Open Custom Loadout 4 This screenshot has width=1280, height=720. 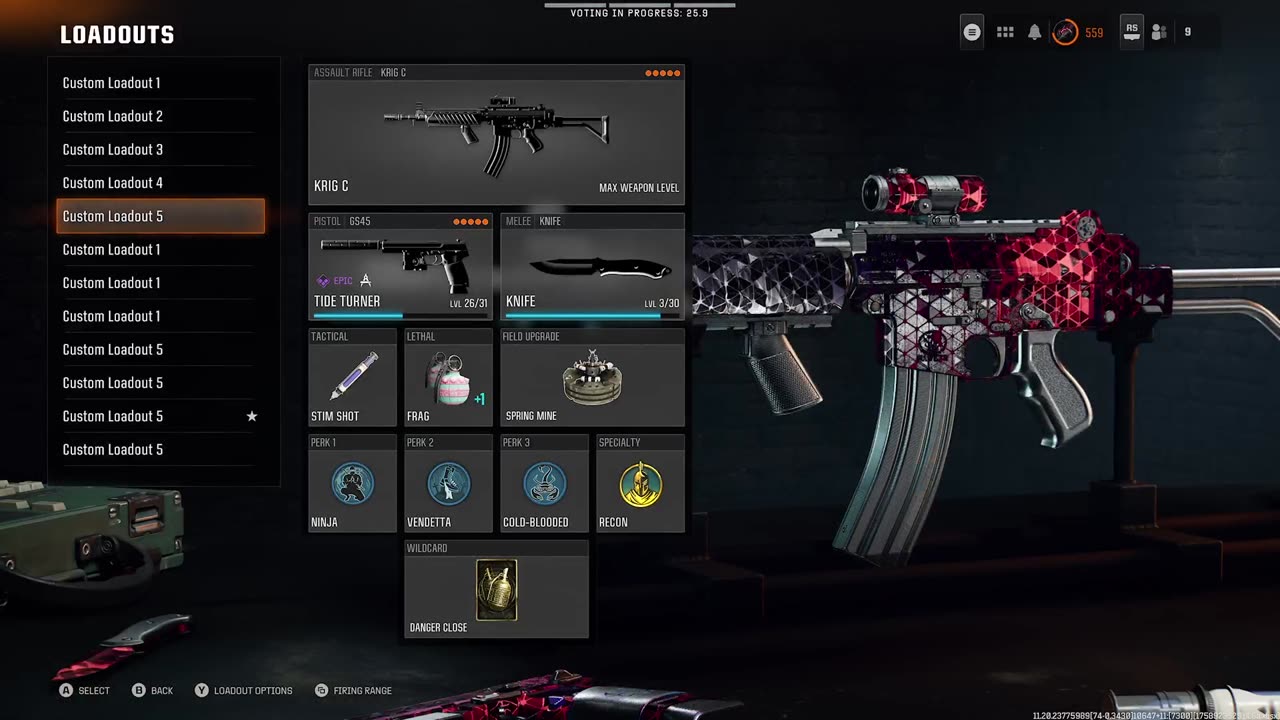coord(160,183)
